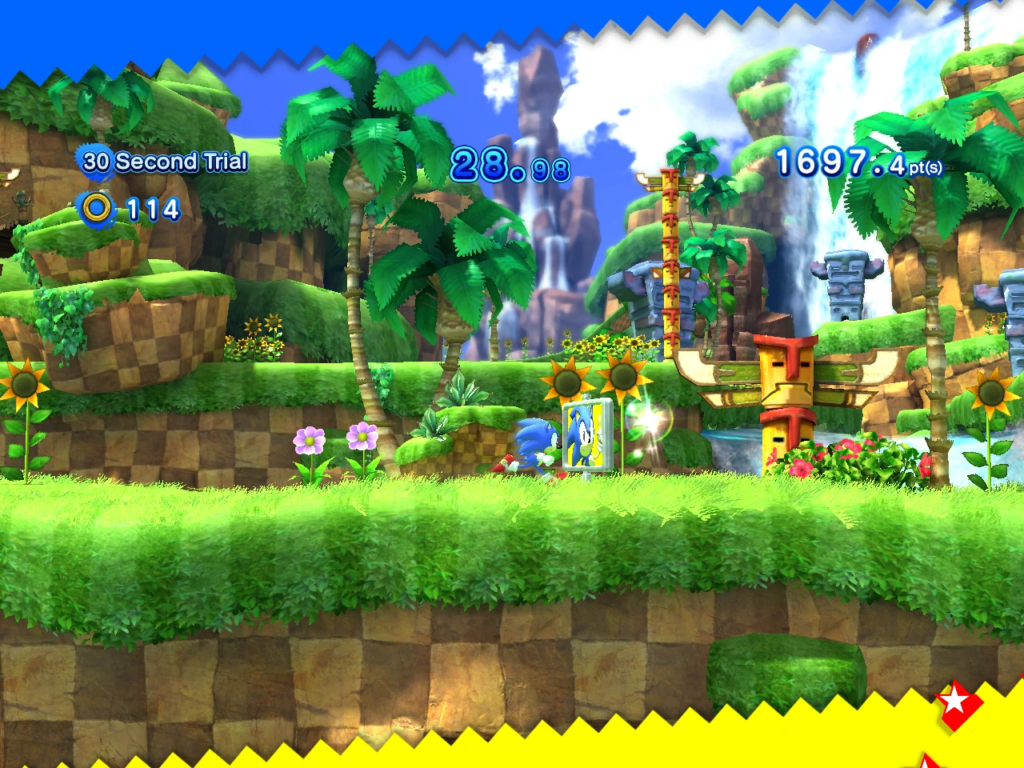Click the 30 Second Trial objective label

[165, 161]
